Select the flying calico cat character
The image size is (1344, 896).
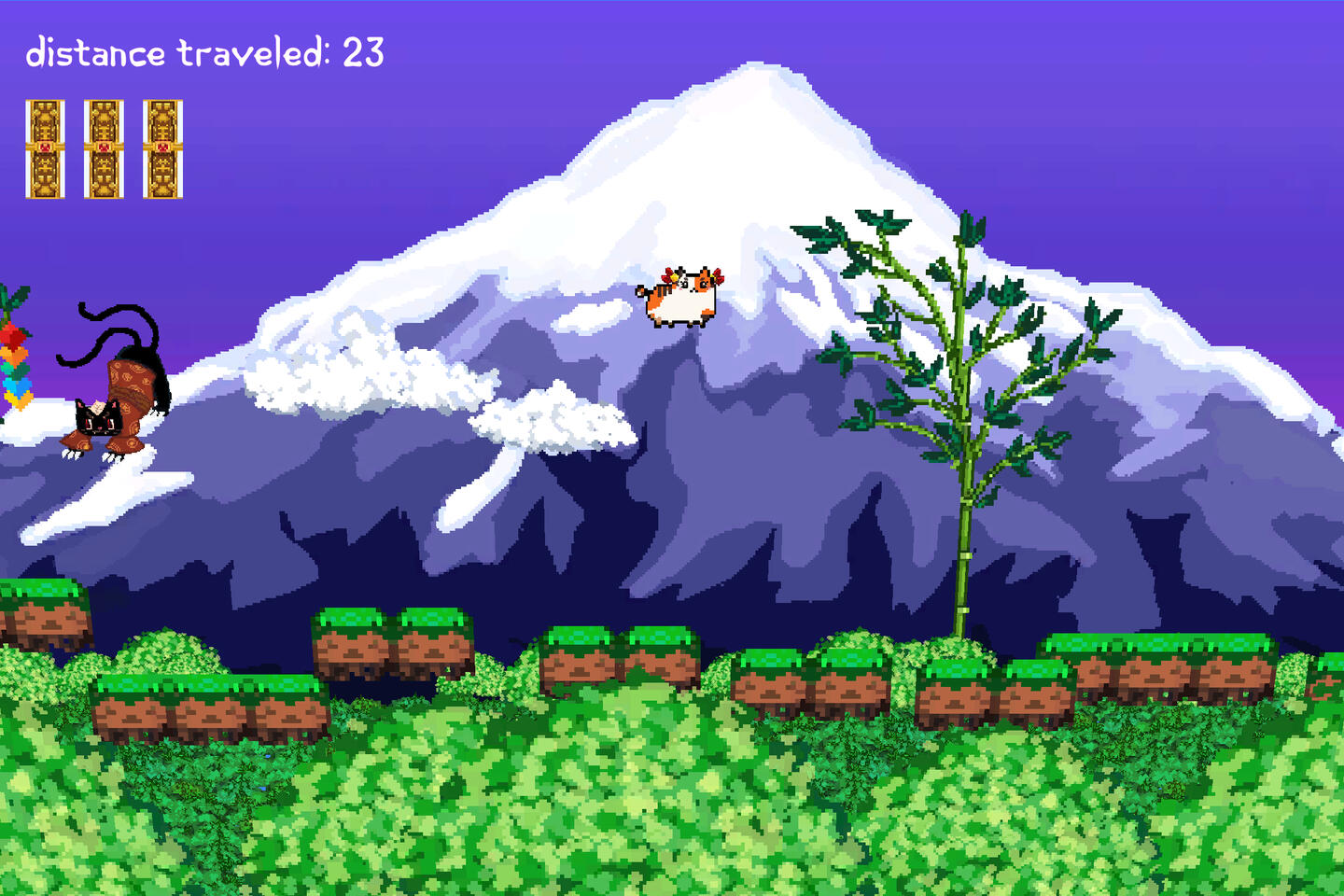(681, 299)
